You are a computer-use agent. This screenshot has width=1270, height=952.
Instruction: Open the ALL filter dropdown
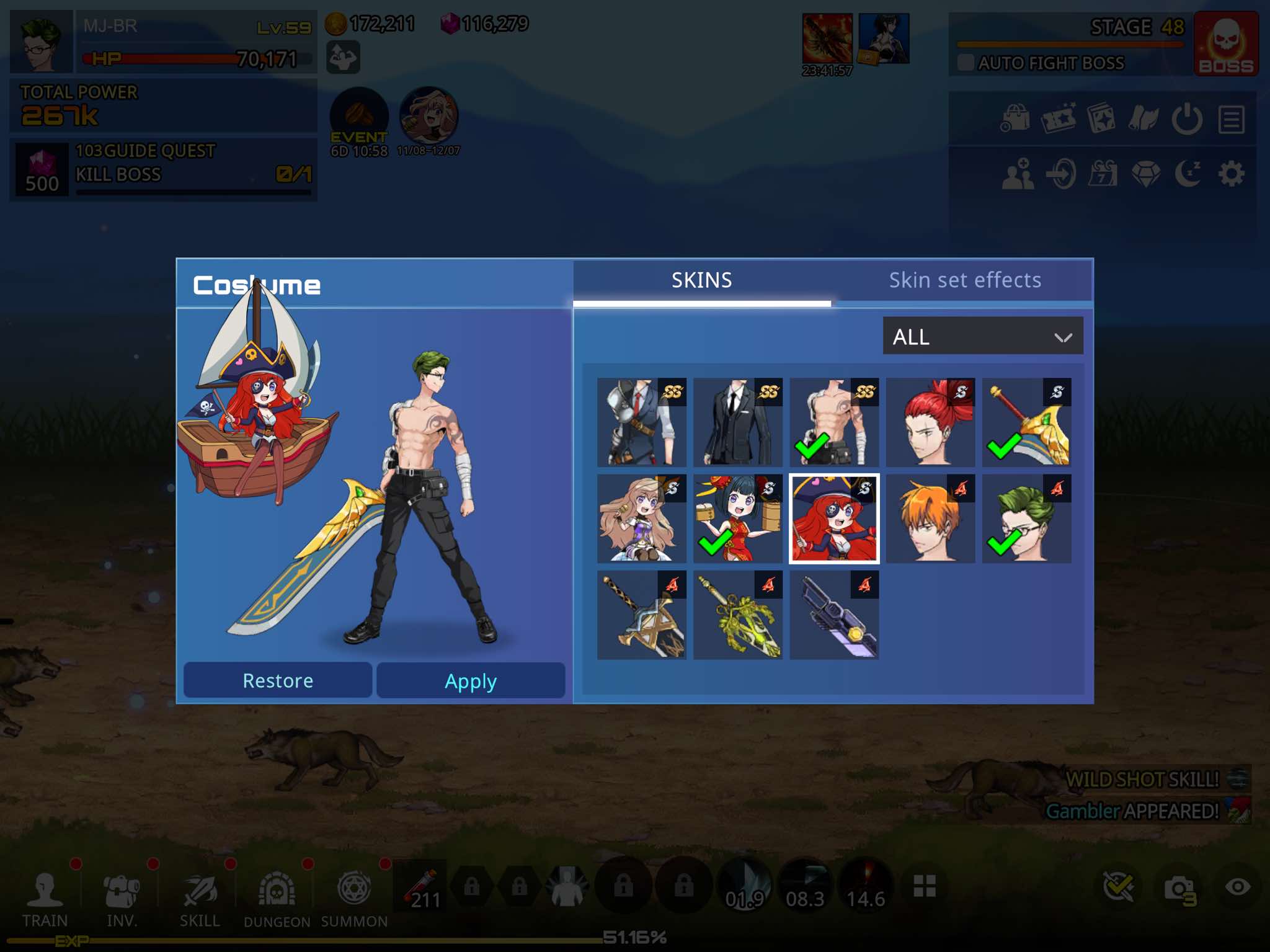point(982,336)
